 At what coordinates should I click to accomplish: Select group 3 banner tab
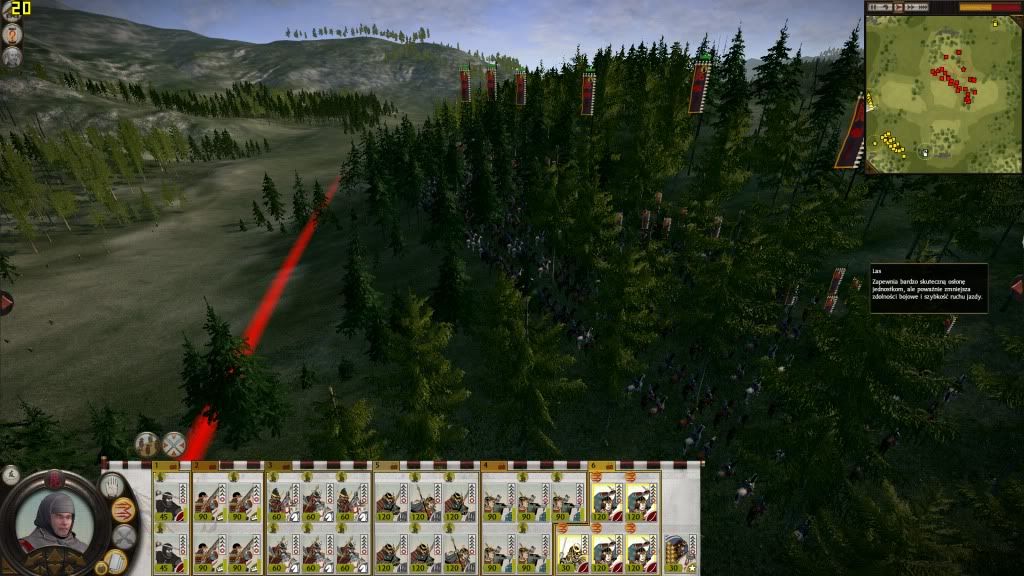pyautogui.click(x=270, y=465)
